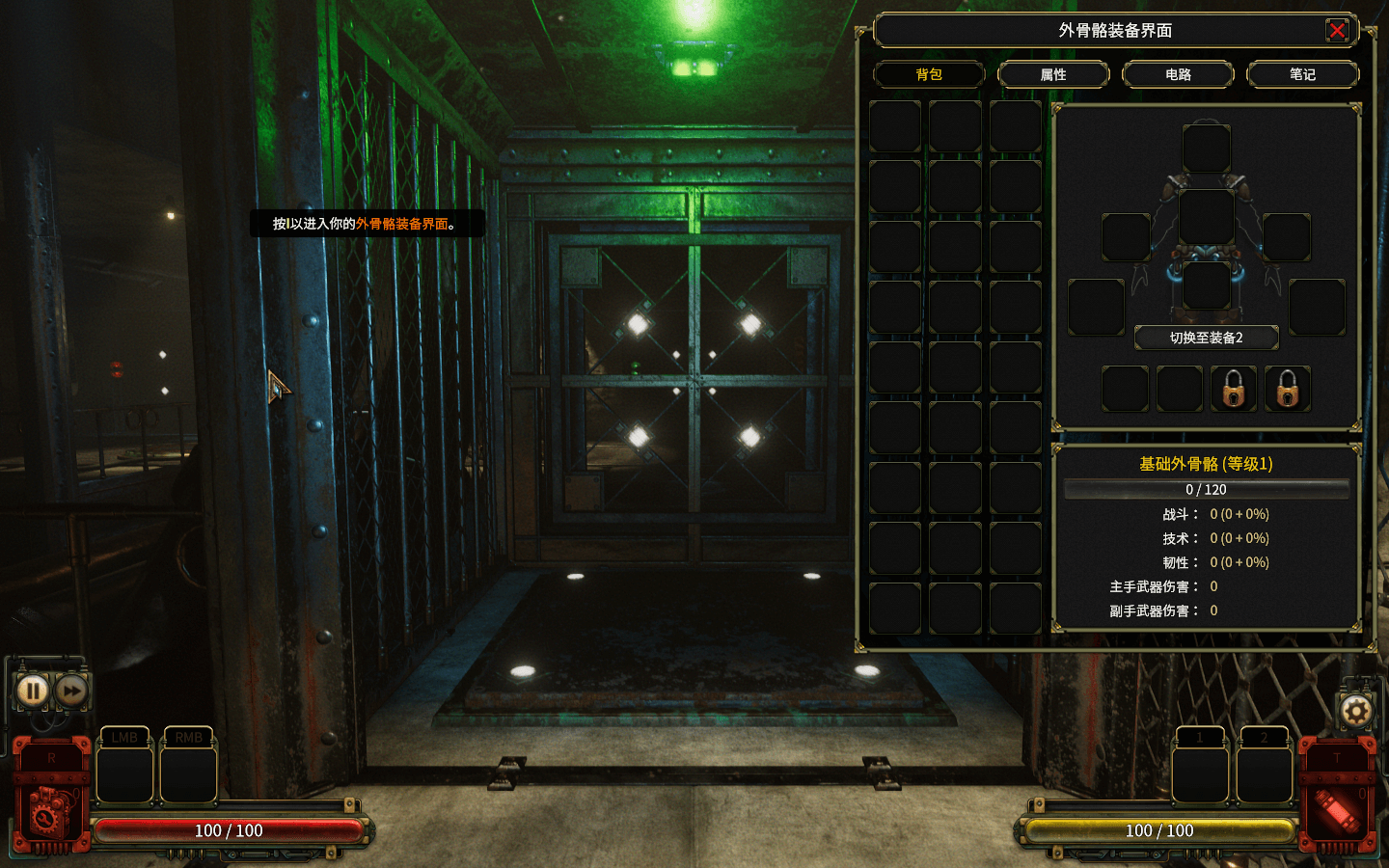Choose quick slot 2

coord(1264,773)
